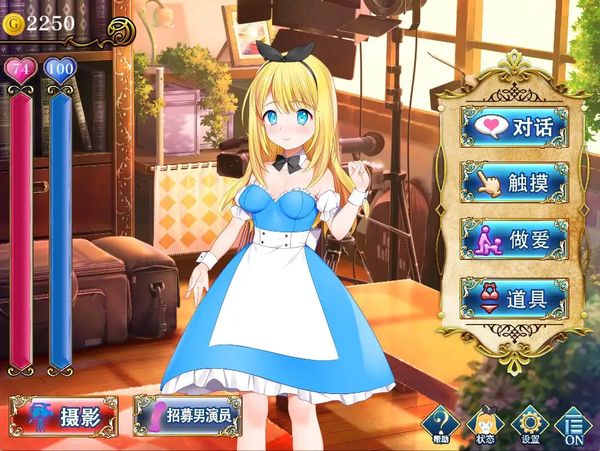This screenshot has height=451, width=600.
Task: Toggle the menu ON list icon
Action: click(x=574, y=424)
